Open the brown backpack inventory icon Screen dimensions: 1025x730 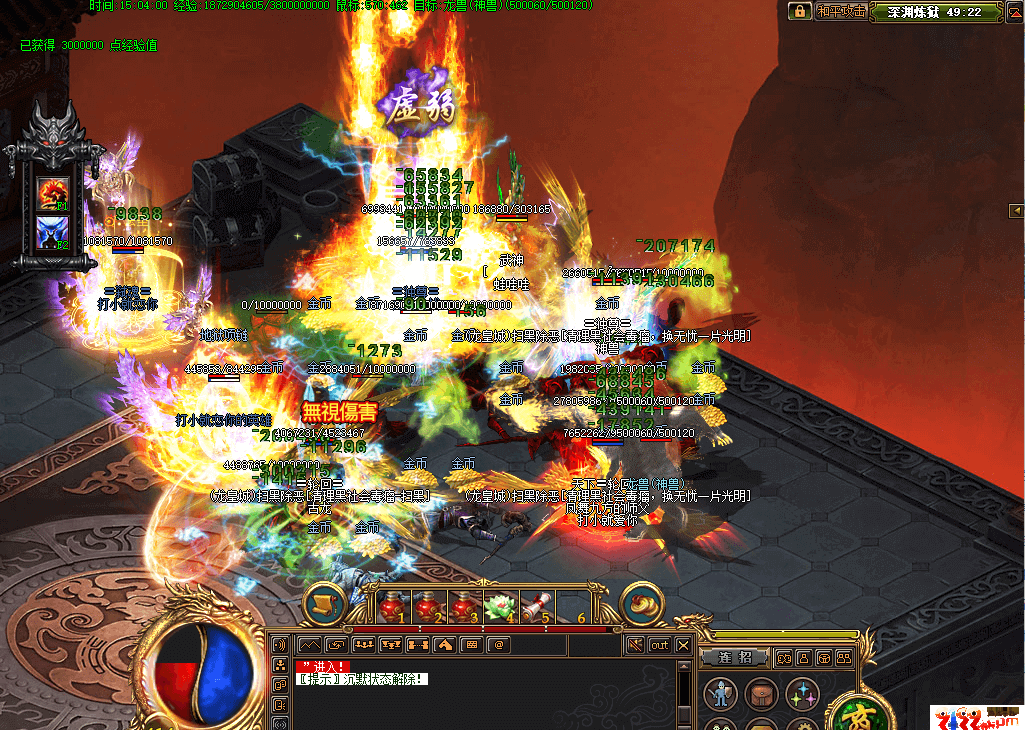(x=758, y=693)
